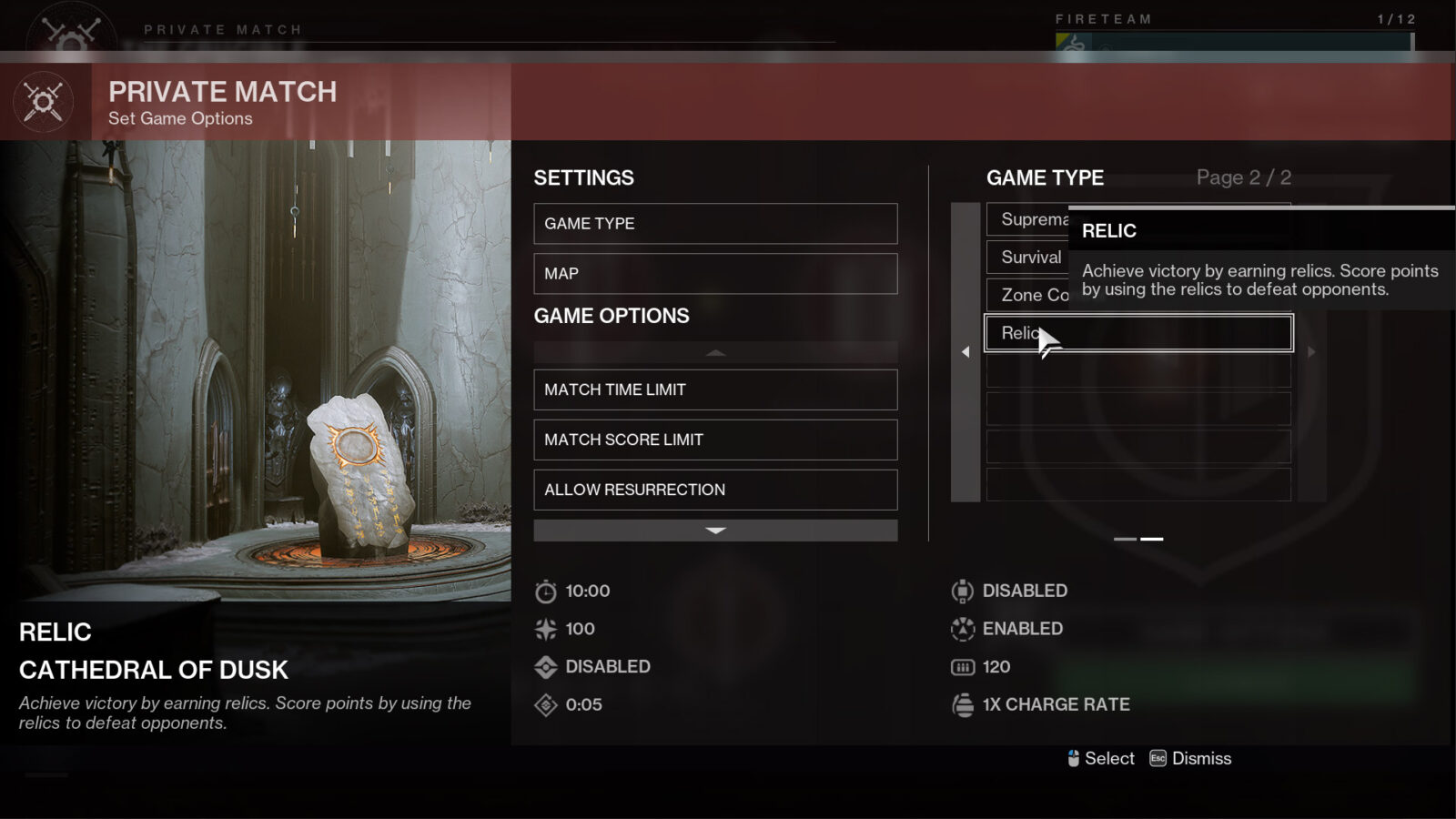
Task: Click the ammo icon next to 120
Action: (x=963, y=666)
